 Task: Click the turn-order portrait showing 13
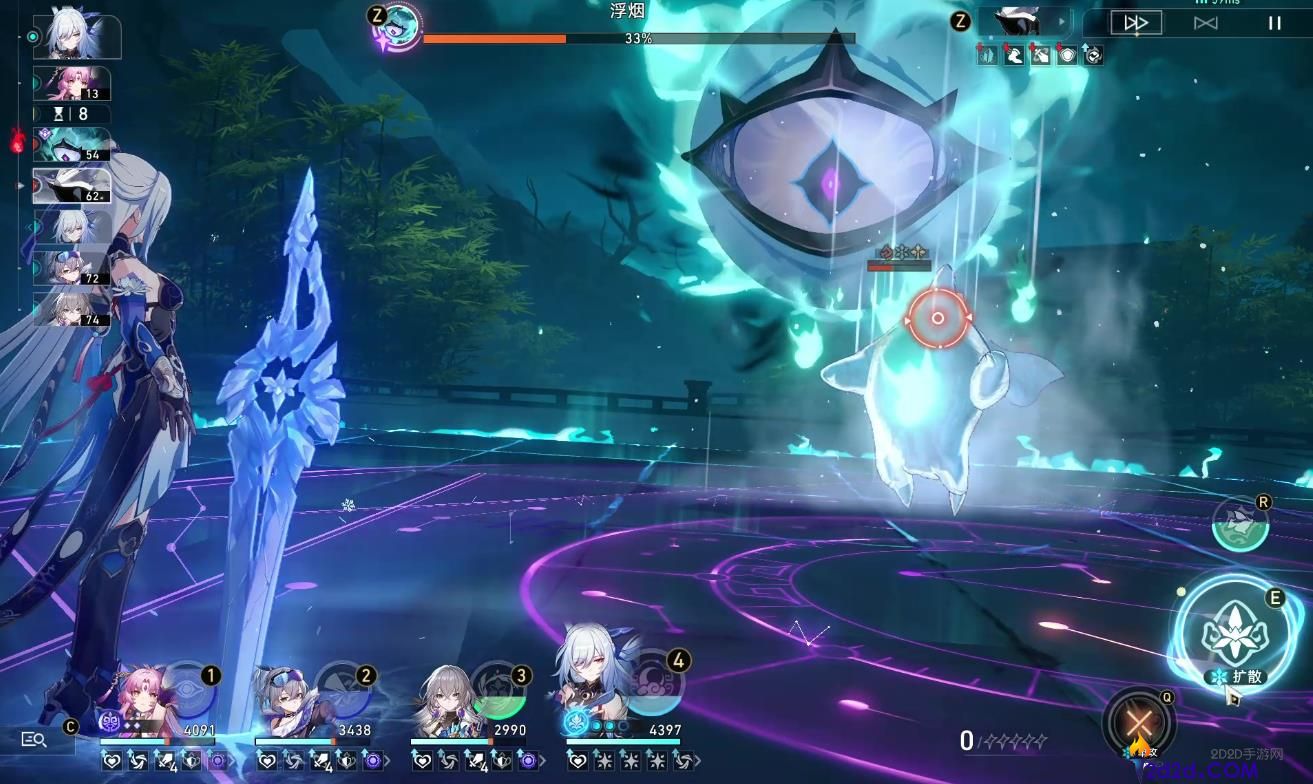click(73, 83)
